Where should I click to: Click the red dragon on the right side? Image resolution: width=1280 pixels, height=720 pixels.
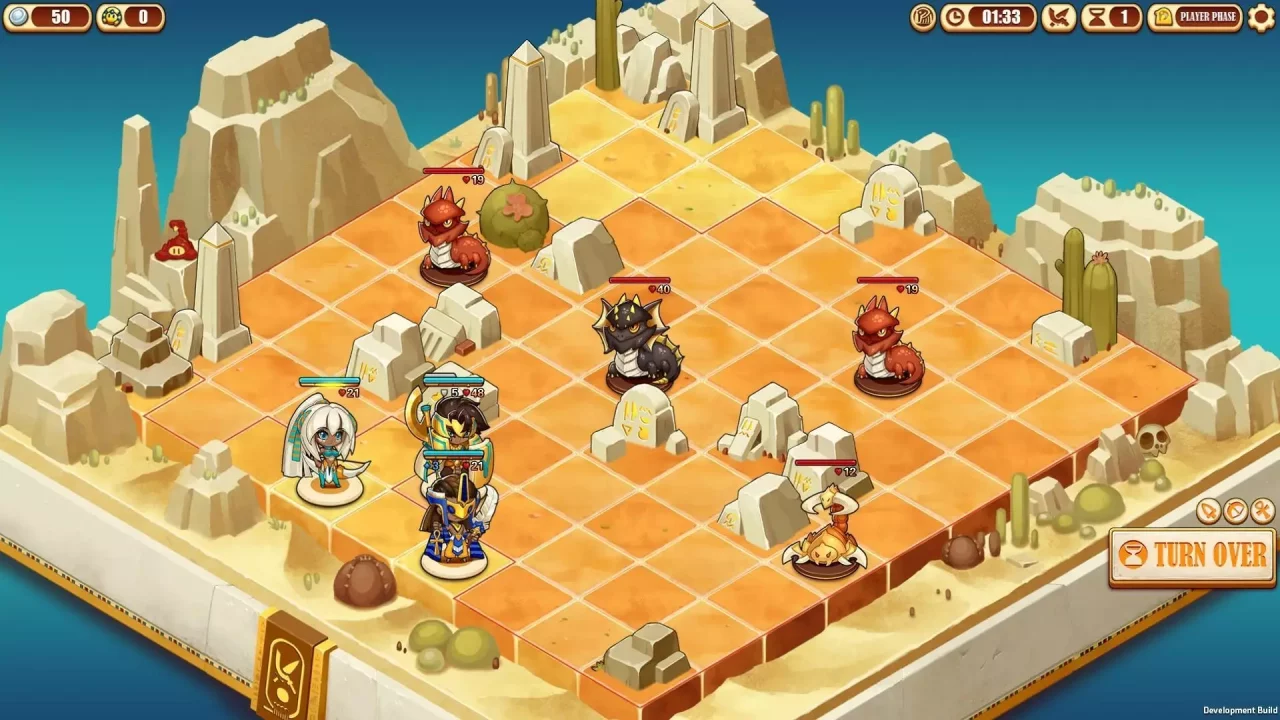885,340
